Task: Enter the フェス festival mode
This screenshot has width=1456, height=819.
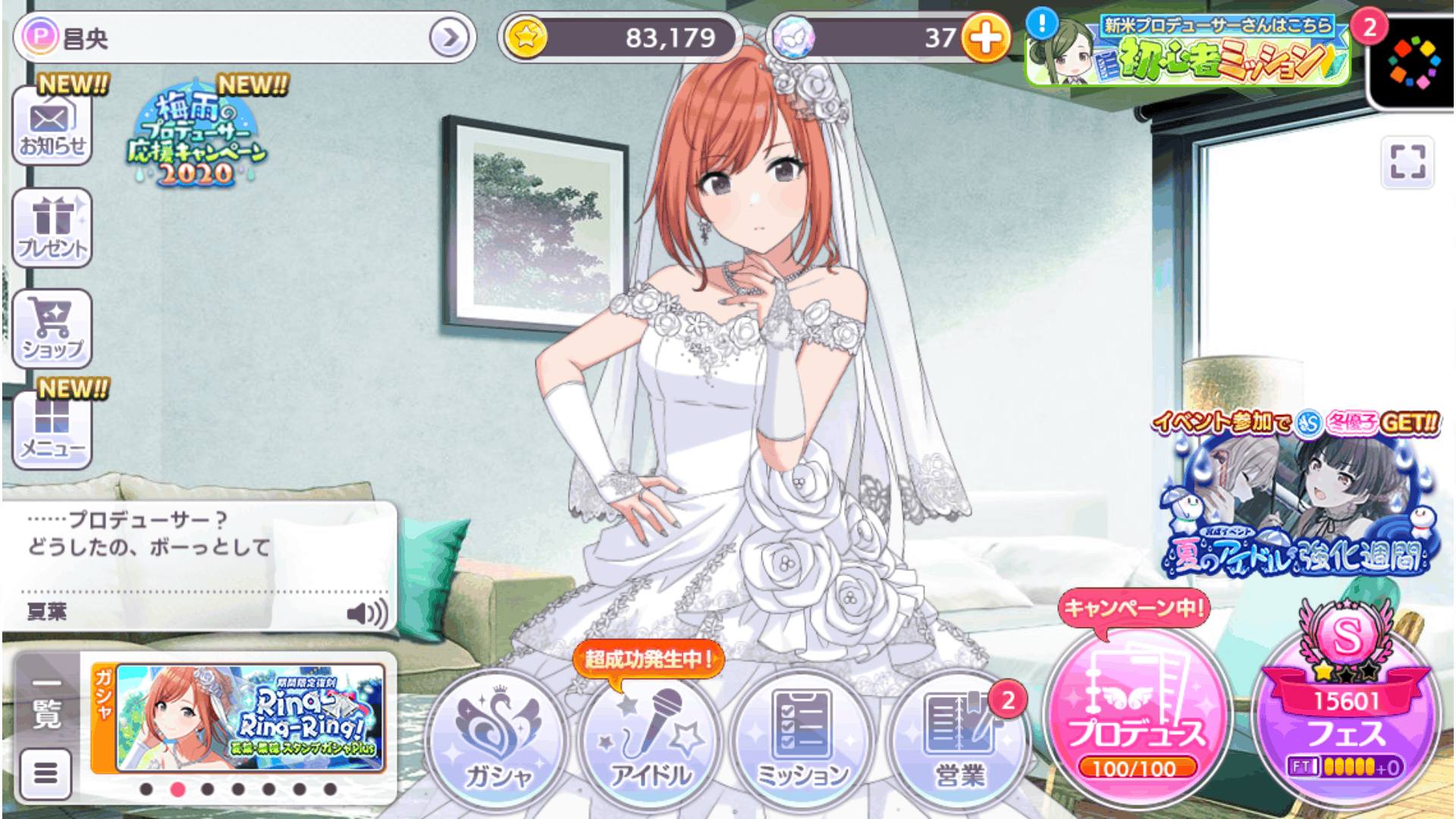Action: (x=1346, y=717)
